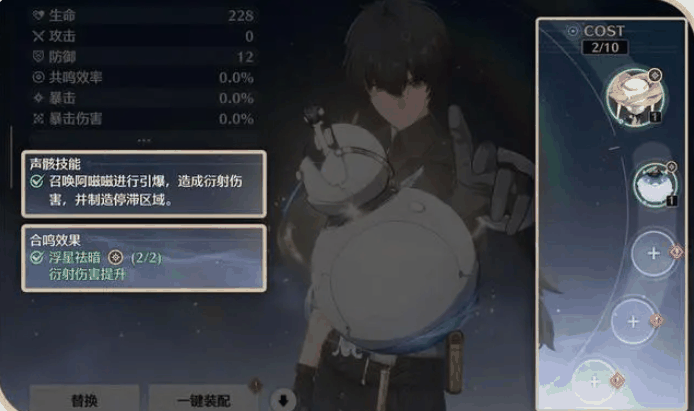
Task: Select the equipped white-hat echo slot
Action: (x=633, y=97)
